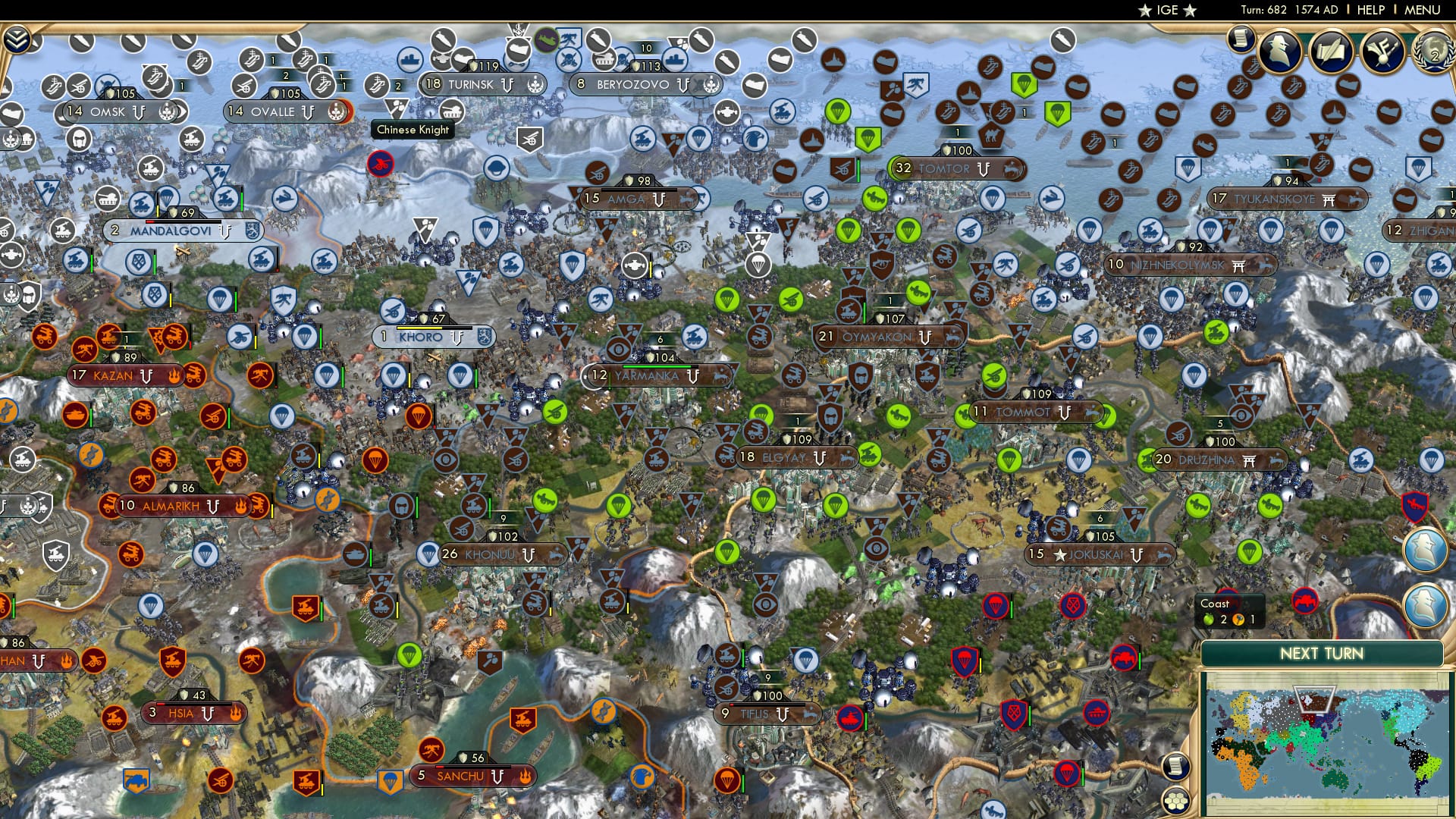Open the Tourism overview paintbrush icon

tap(1382, 52)
